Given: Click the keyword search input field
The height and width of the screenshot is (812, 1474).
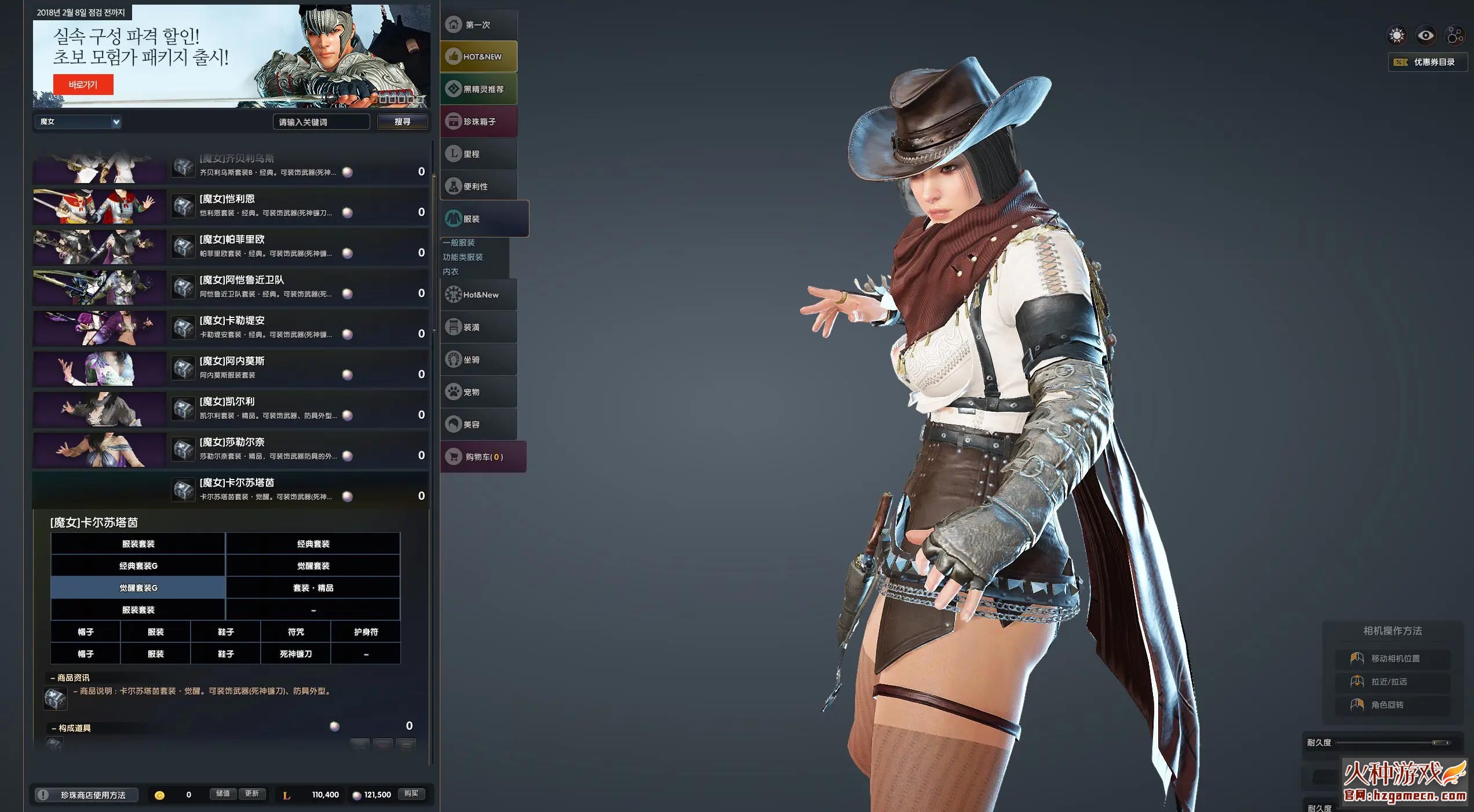Looking at the screenshot, I should click(320, 122).
